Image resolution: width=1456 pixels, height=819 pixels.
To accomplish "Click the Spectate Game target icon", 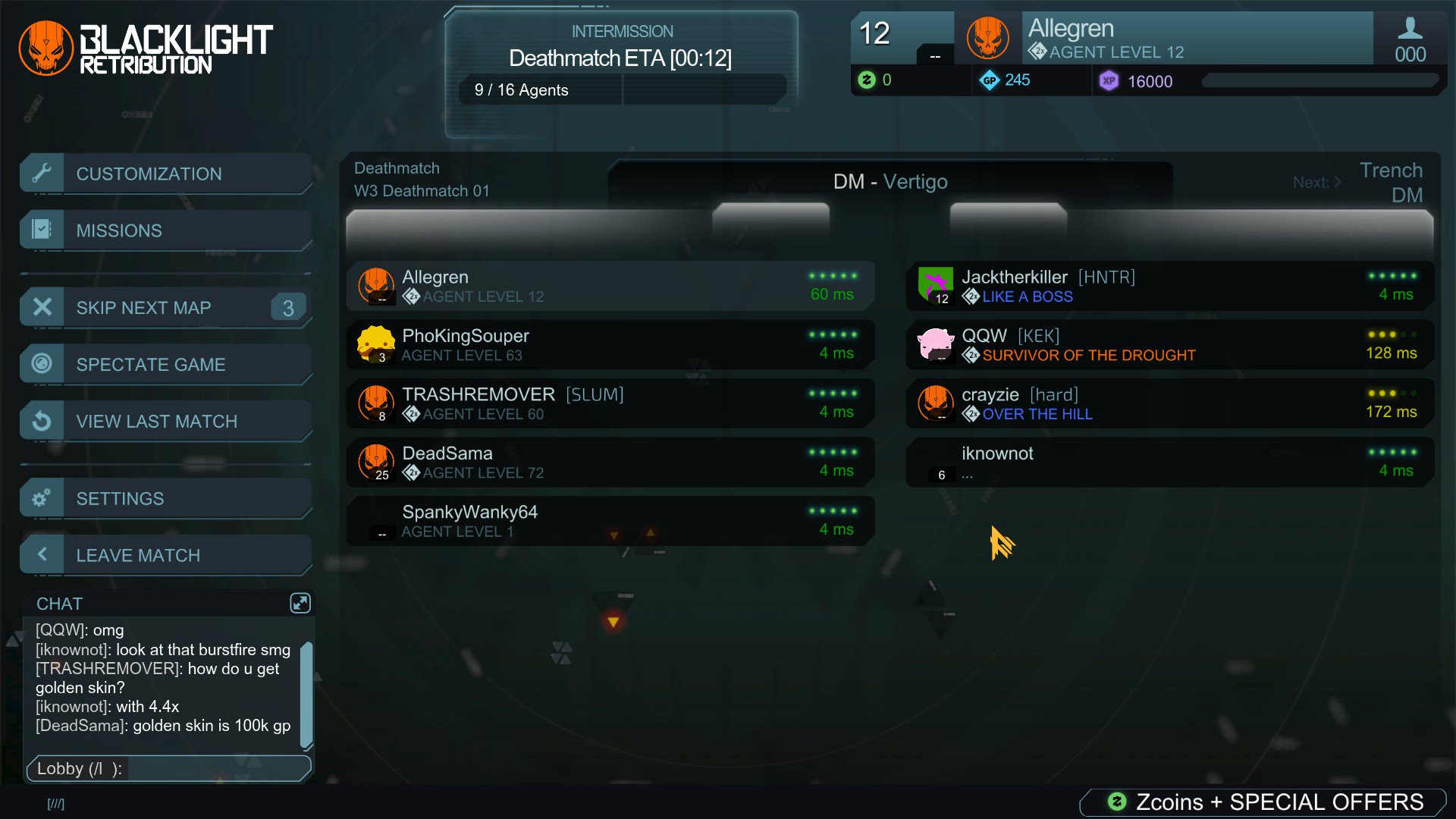I will click(42, 364).
